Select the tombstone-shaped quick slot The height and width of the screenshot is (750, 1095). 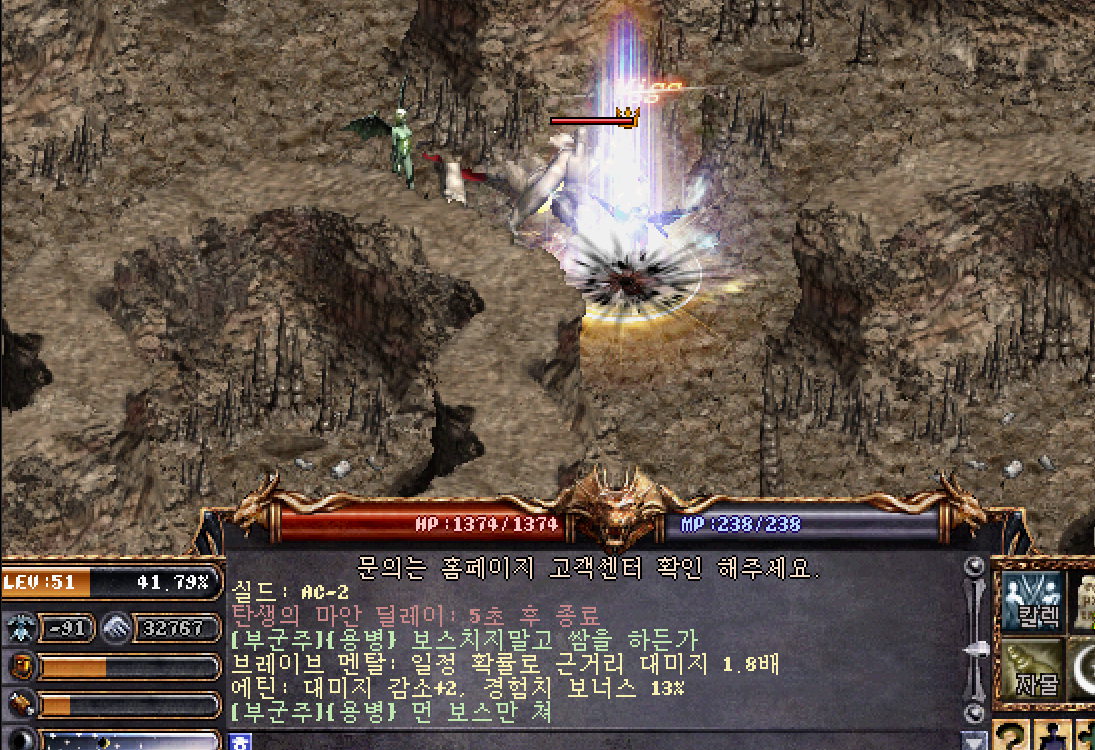[1084, 600]
